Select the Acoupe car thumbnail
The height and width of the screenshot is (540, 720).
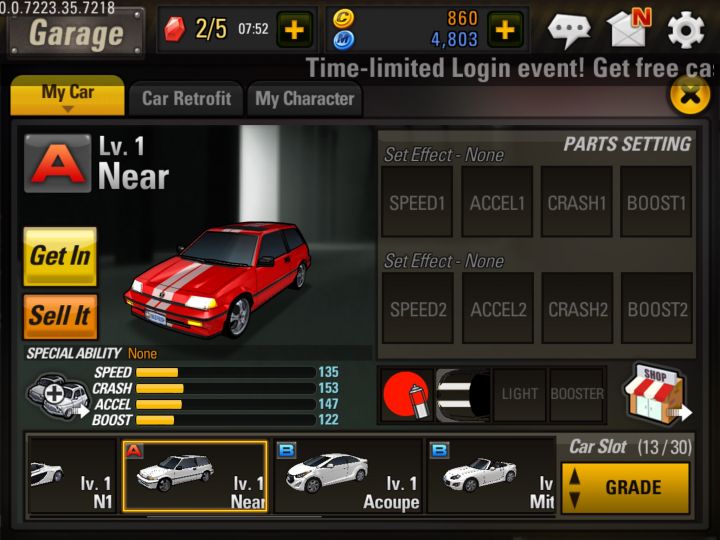(x=349, y=476)
